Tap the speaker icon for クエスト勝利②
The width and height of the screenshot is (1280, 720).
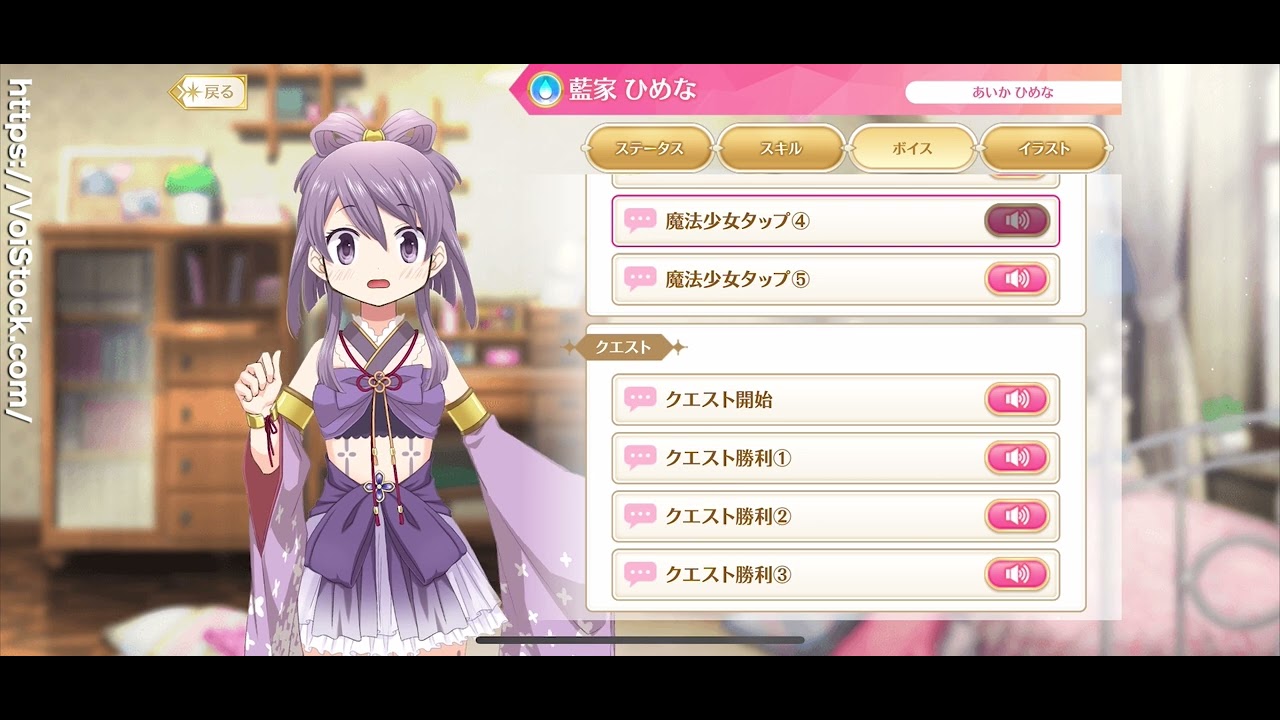(x=1019, y=516)
